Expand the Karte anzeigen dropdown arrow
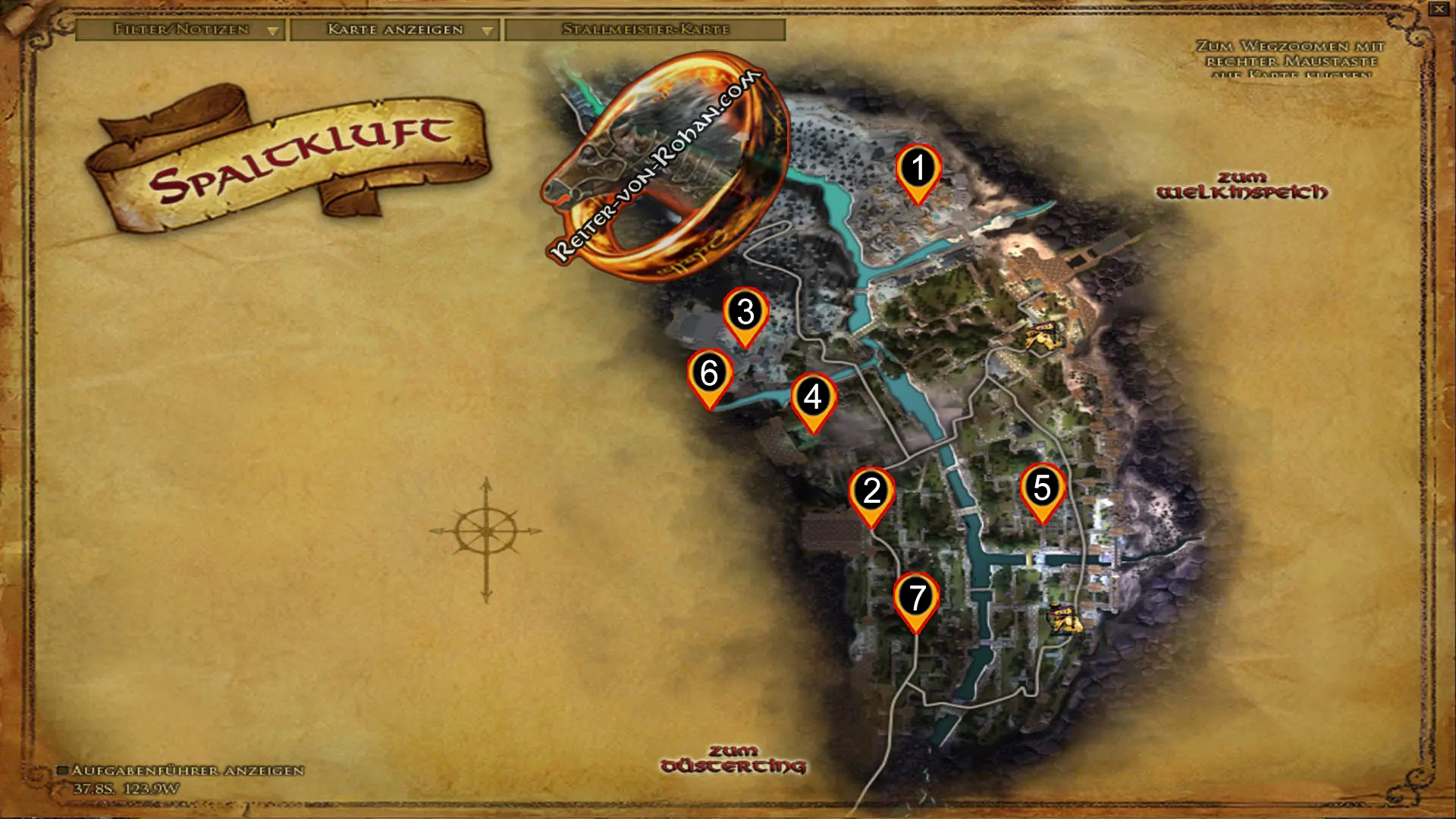Viewport: 1456px width, 819px height. tap(486, 31)
